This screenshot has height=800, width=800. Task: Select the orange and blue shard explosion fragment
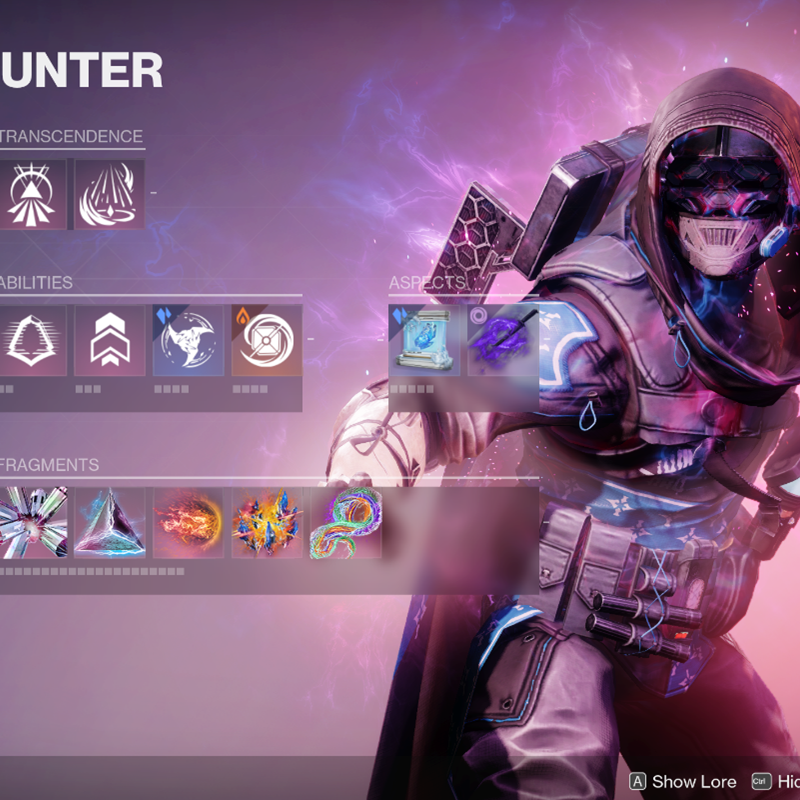pos(266,523)
